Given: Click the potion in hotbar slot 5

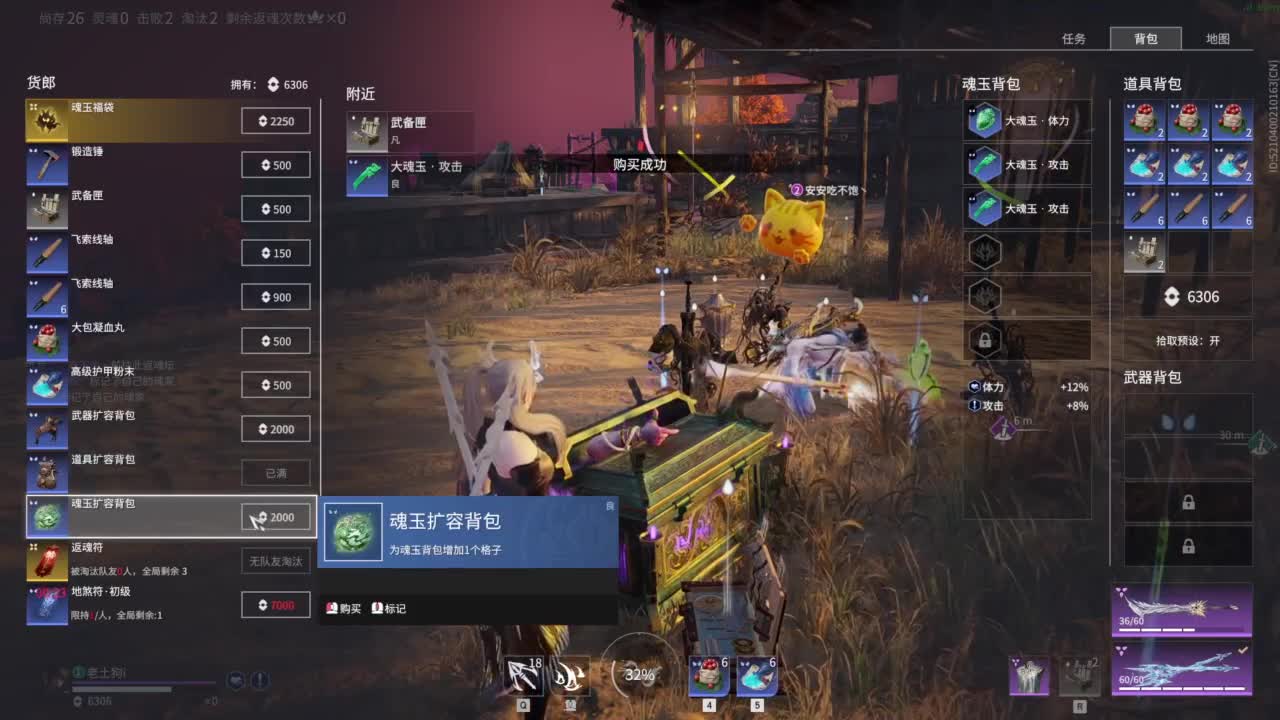Looking at the screenshot, I should pos(757,676).
